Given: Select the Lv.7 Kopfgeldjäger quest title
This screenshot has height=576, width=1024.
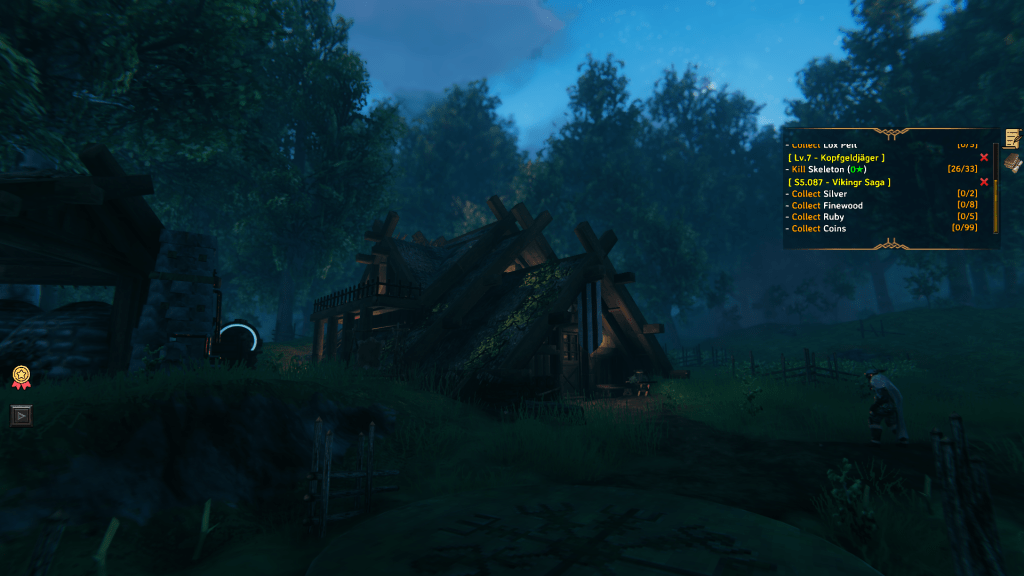Looking at the screenshot, I should point(836,157).
